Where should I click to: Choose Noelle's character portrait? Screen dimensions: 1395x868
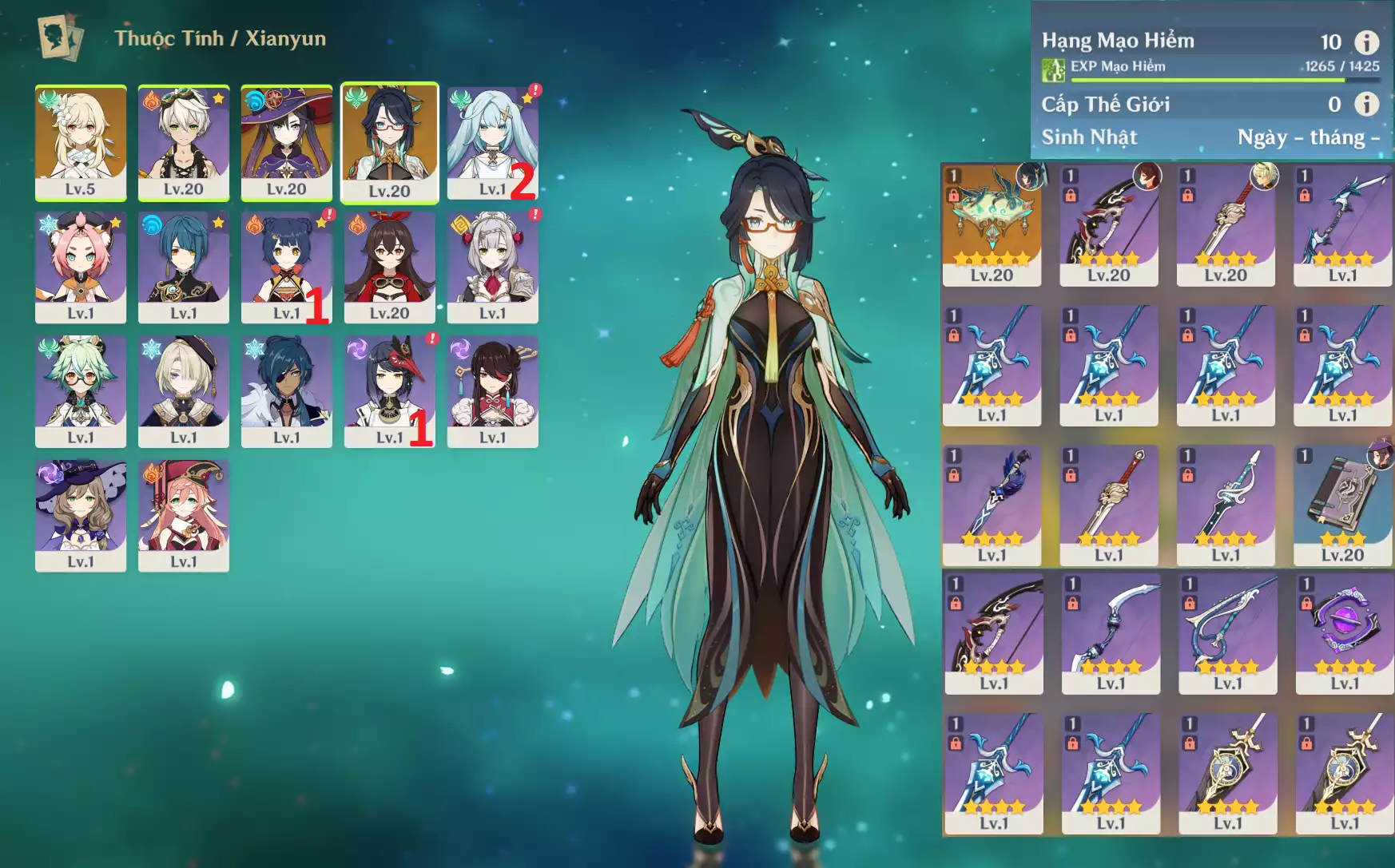pyautogui.click(x=492, y=266)
